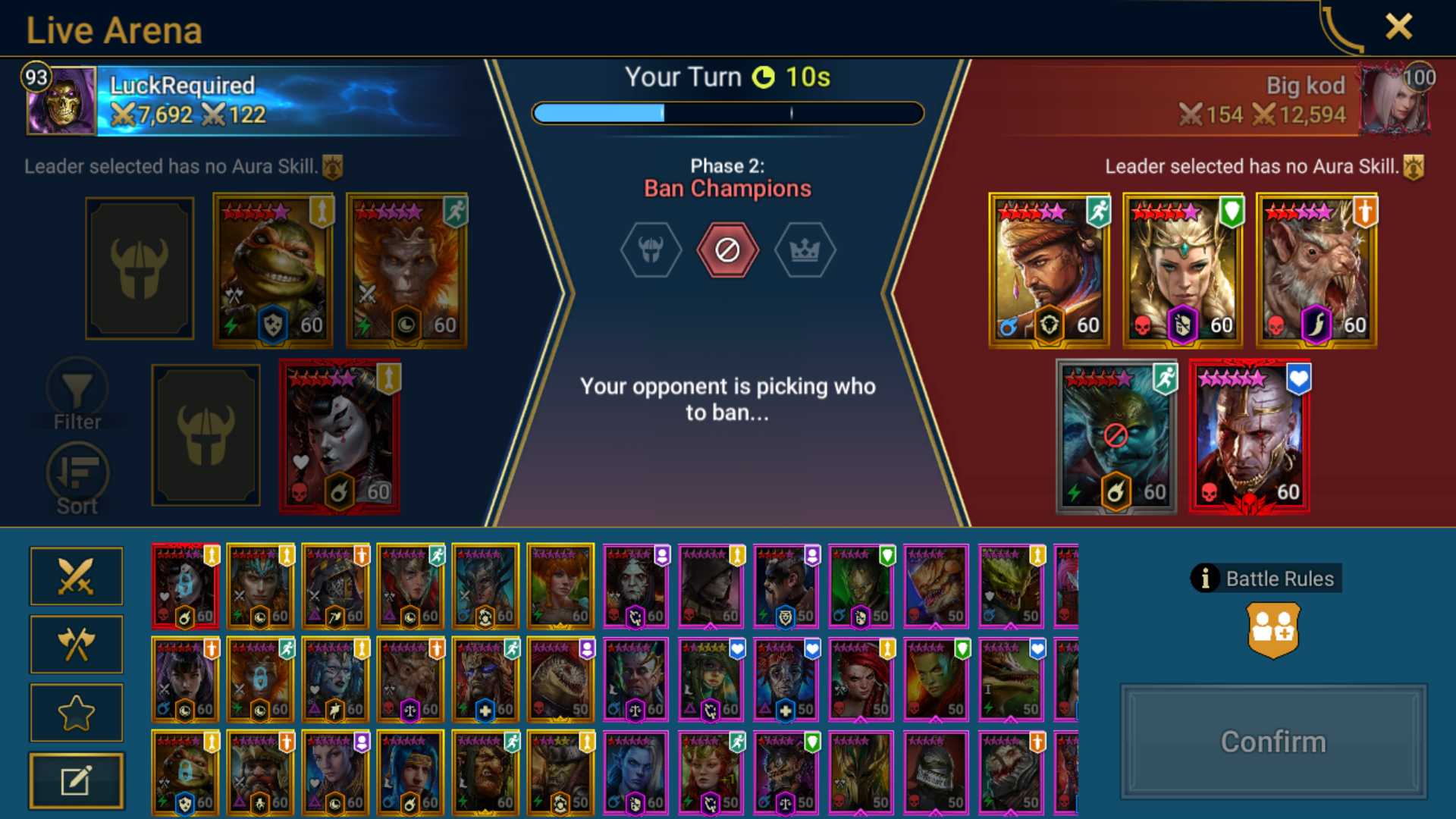Close the Live Arena screen

point(1398,27)
